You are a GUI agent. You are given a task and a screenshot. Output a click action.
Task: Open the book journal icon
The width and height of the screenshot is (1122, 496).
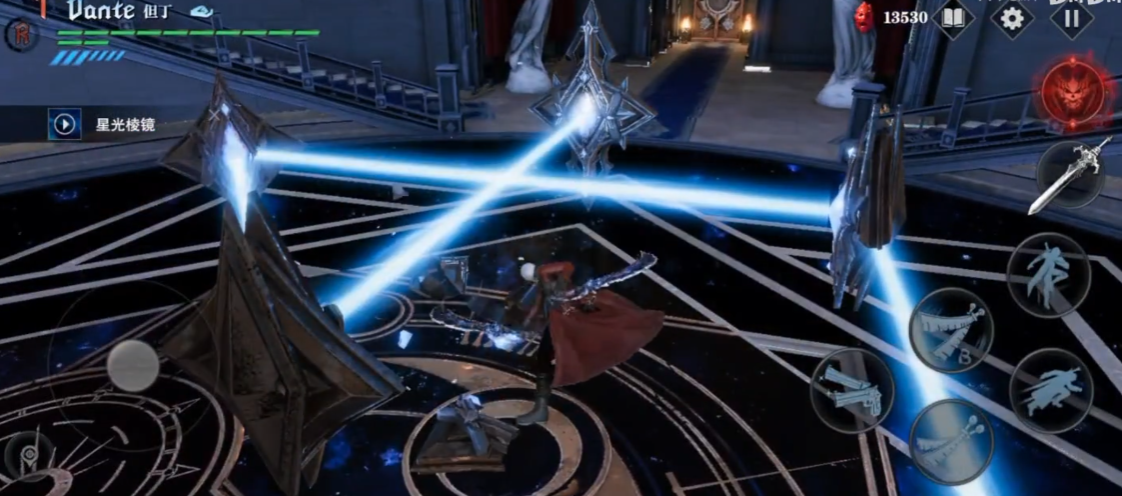[953, 19]
